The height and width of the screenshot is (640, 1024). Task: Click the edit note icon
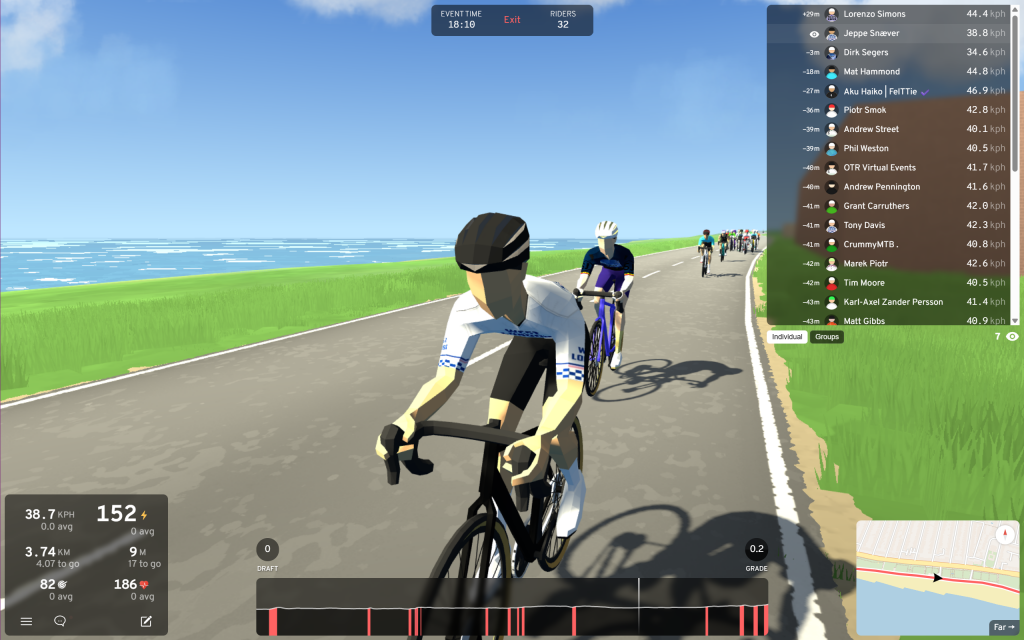point(146,621)
